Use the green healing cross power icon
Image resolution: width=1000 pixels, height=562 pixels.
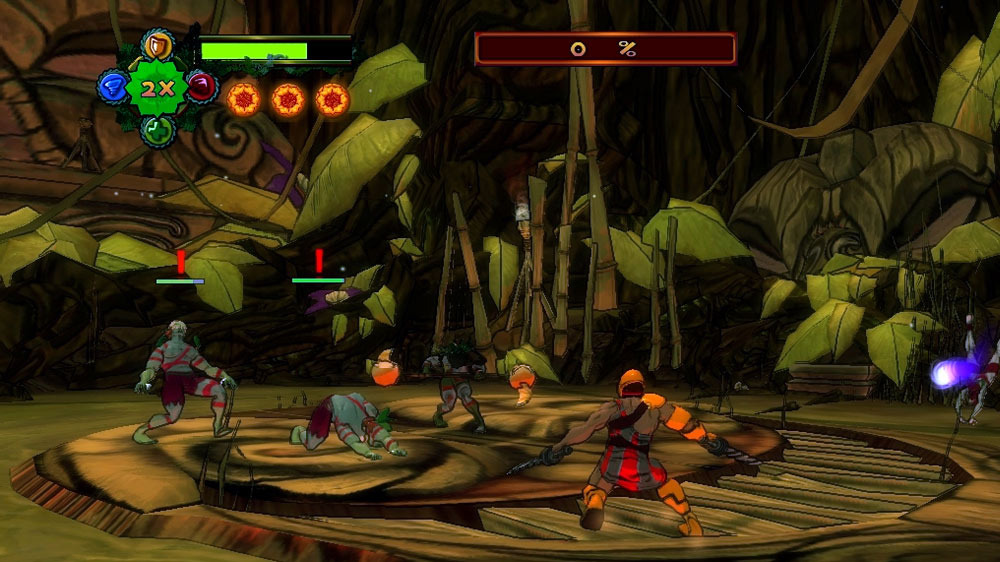pos(156,129)
